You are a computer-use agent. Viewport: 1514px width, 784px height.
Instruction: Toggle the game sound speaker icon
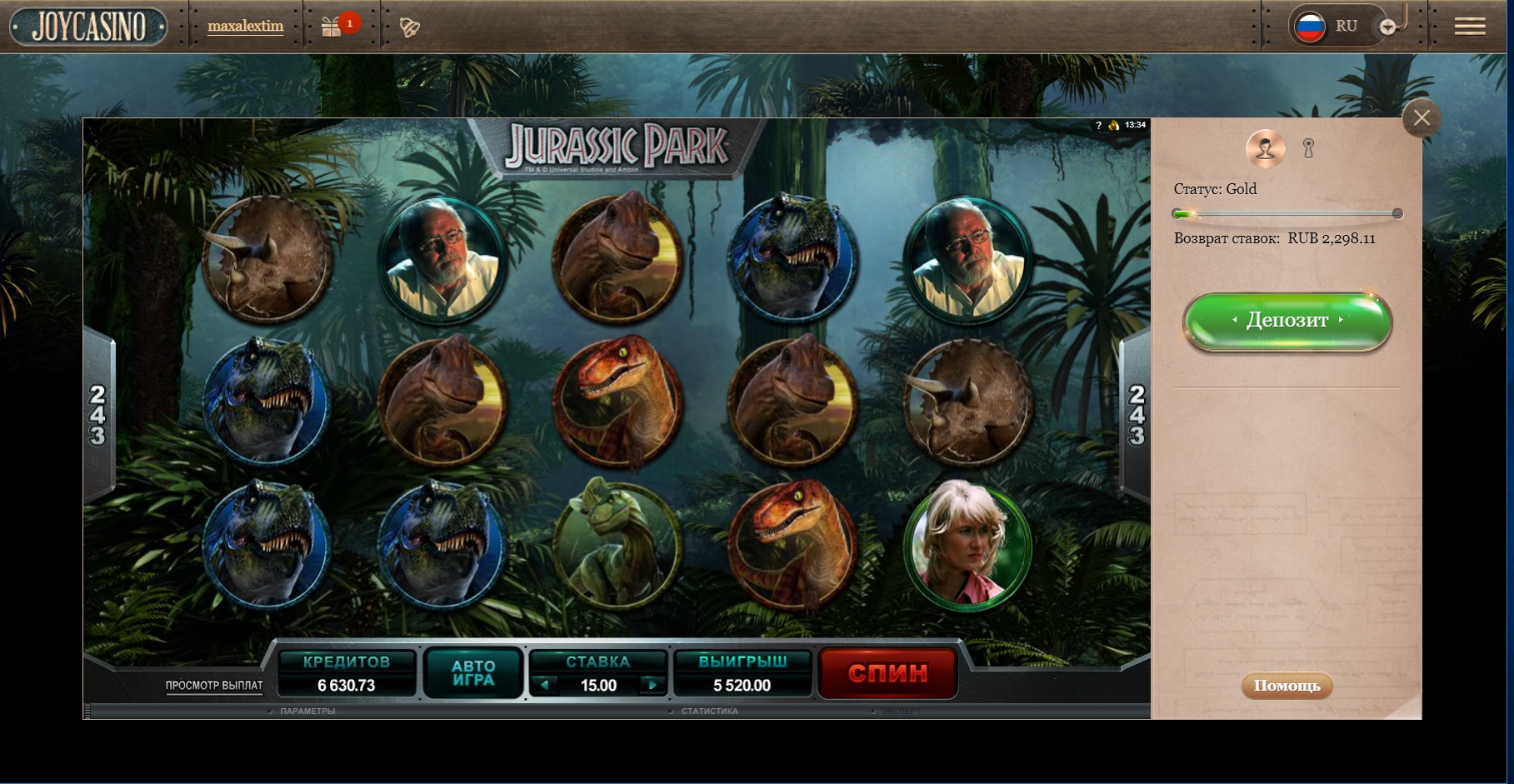coord(1114,125)
